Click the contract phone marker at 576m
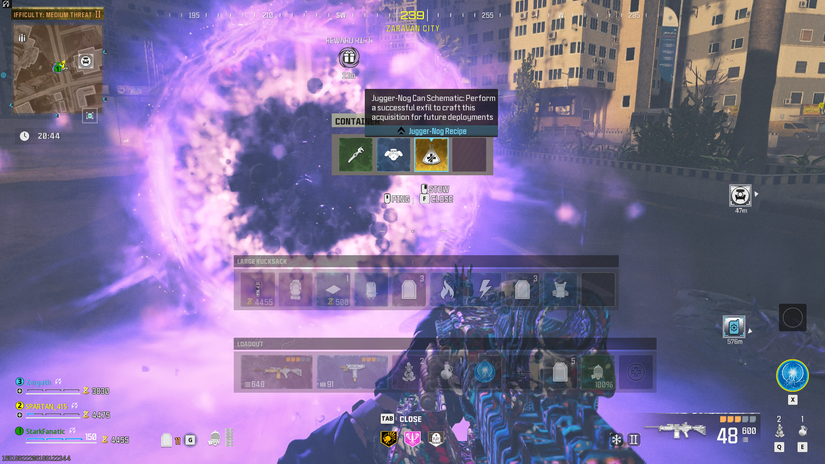The image size is (825, 464). click(x=734, y=327)
